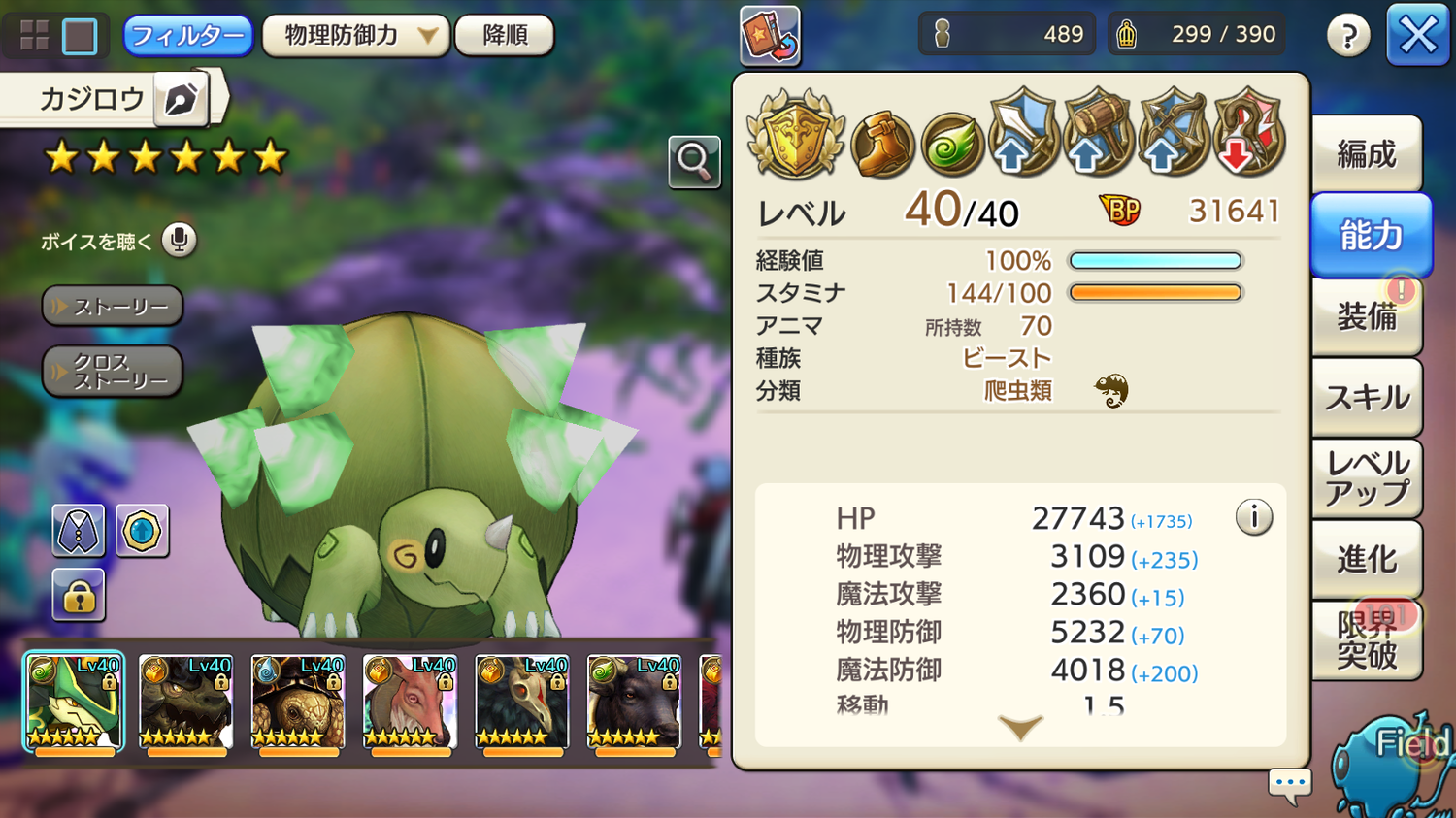This screenshot has width=1456, height=818.
Task: Switch to the 編成 tab
Action: pos(1366,154)
